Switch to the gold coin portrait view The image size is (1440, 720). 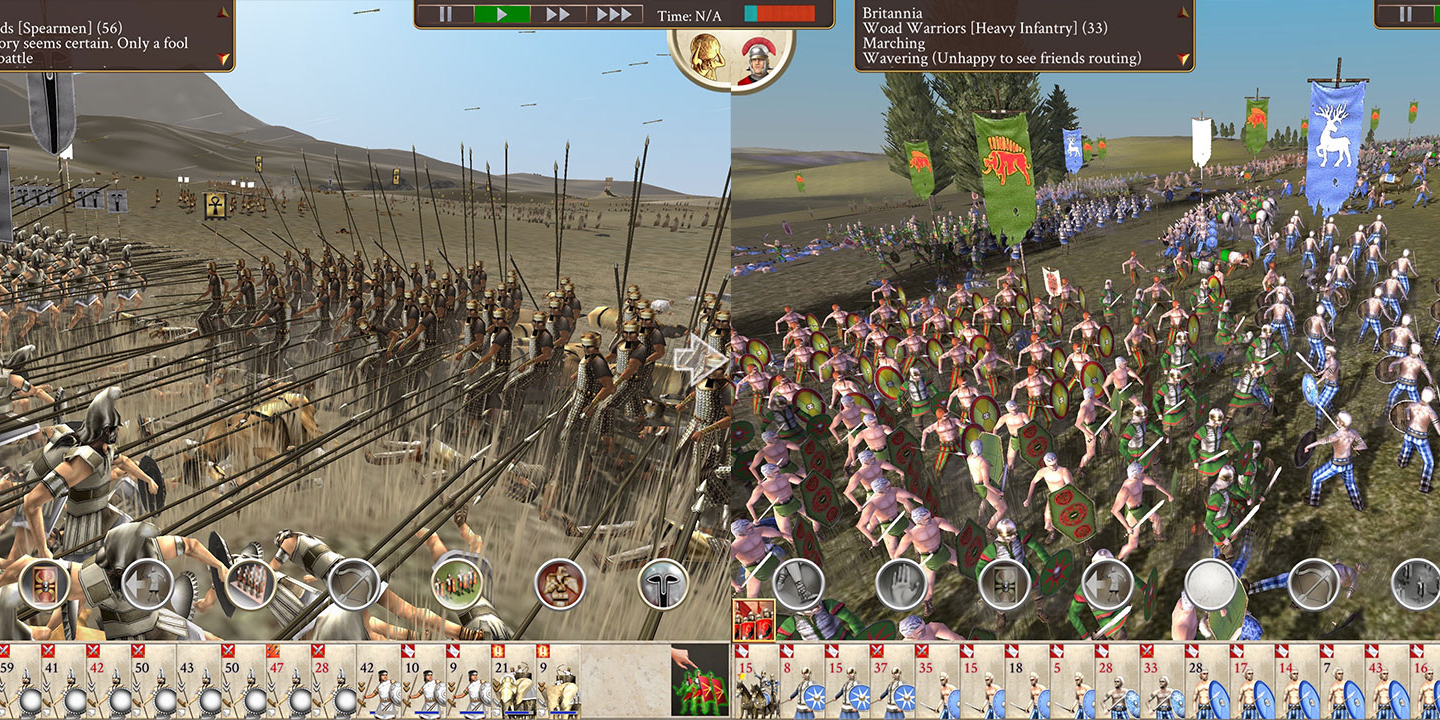(x=706, y=55)
